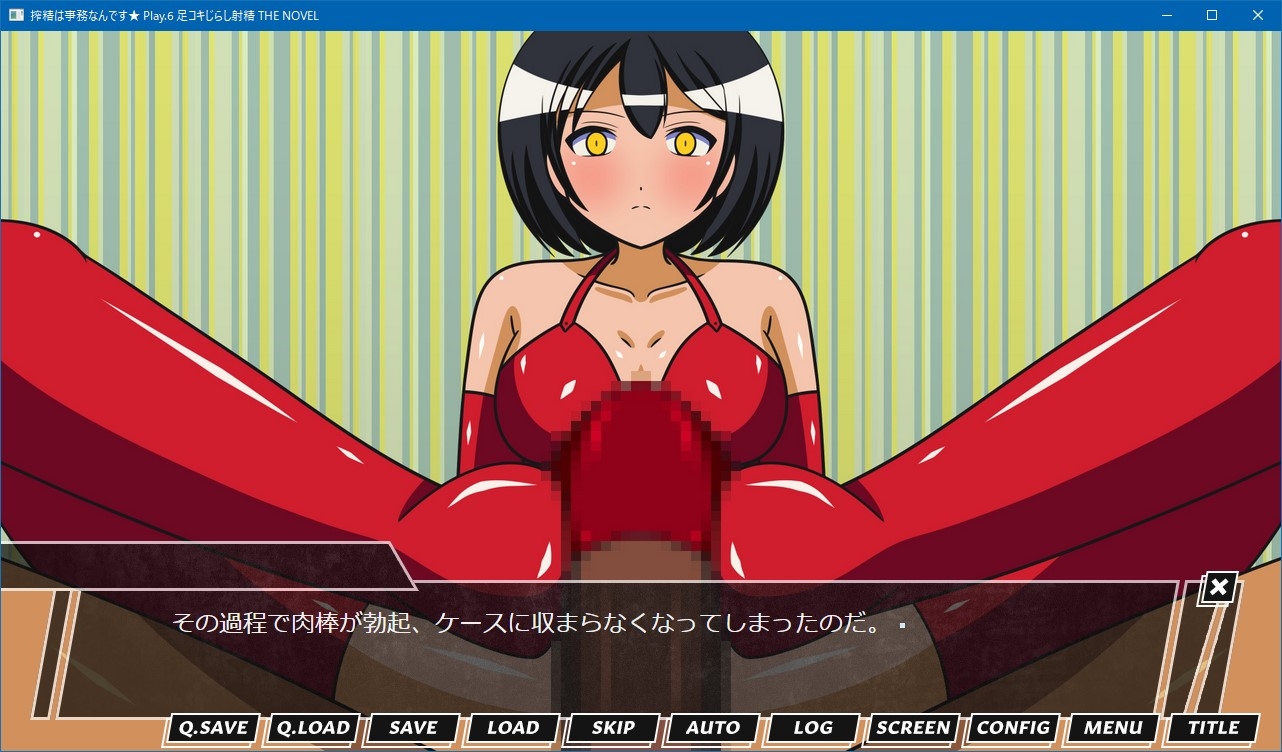This screenshot has height=752, width=1282.
Task: Quick load with the Q.LOAD button
Action: (313, 728)
